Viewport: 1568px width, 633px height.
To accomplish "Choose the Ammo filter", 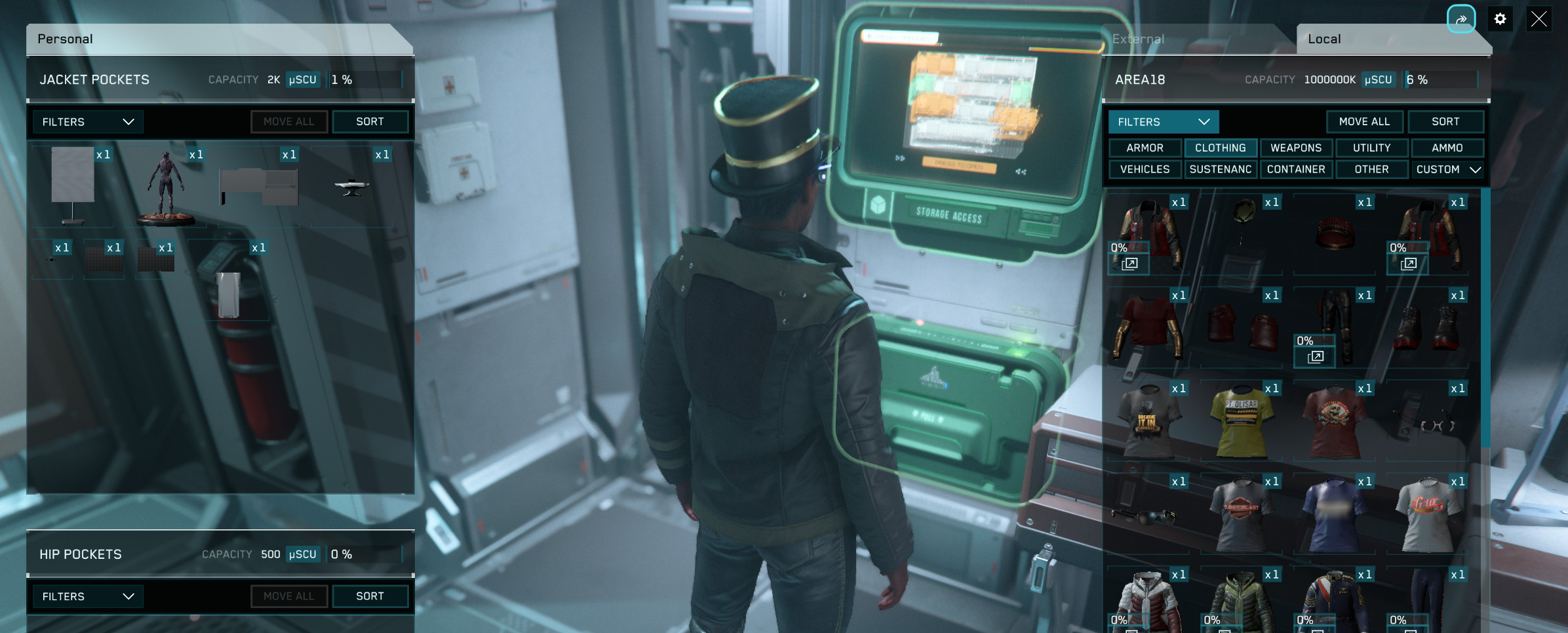I will tap(1447, 148).
